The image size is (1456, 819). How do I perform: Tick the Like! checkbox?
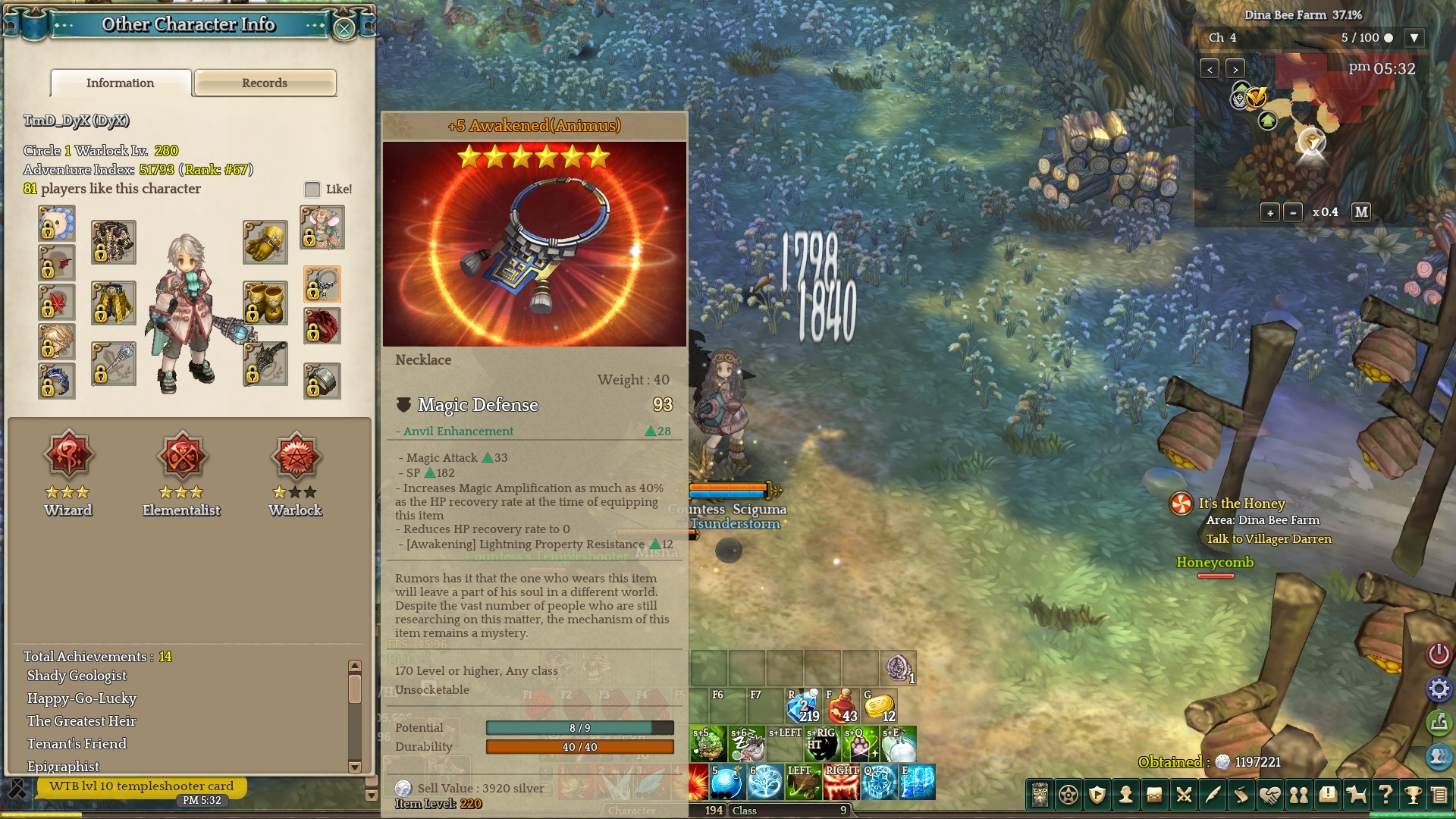click(312, 189)
